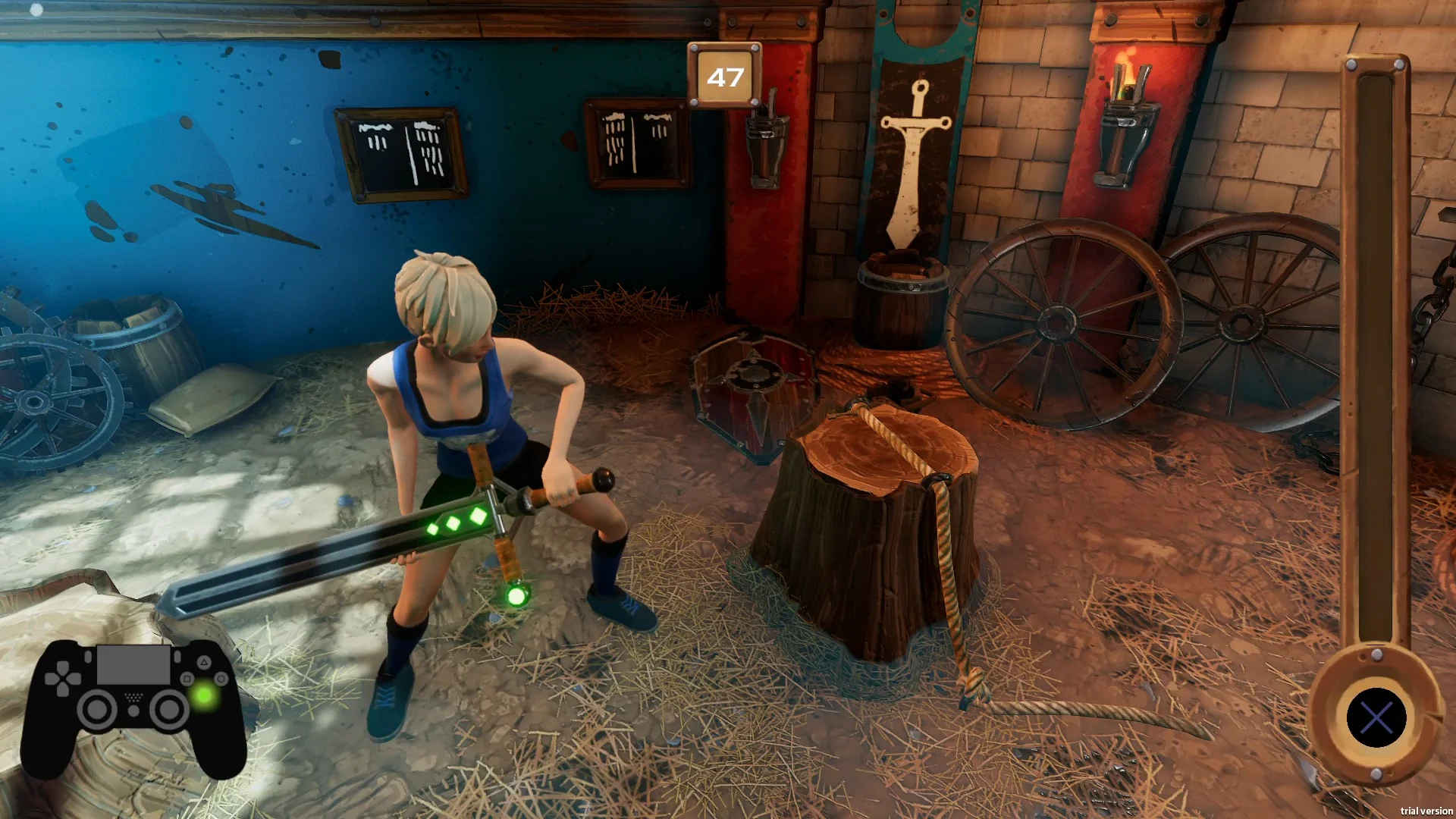Select the Triangle button on the controller overlay

point(204,664)
